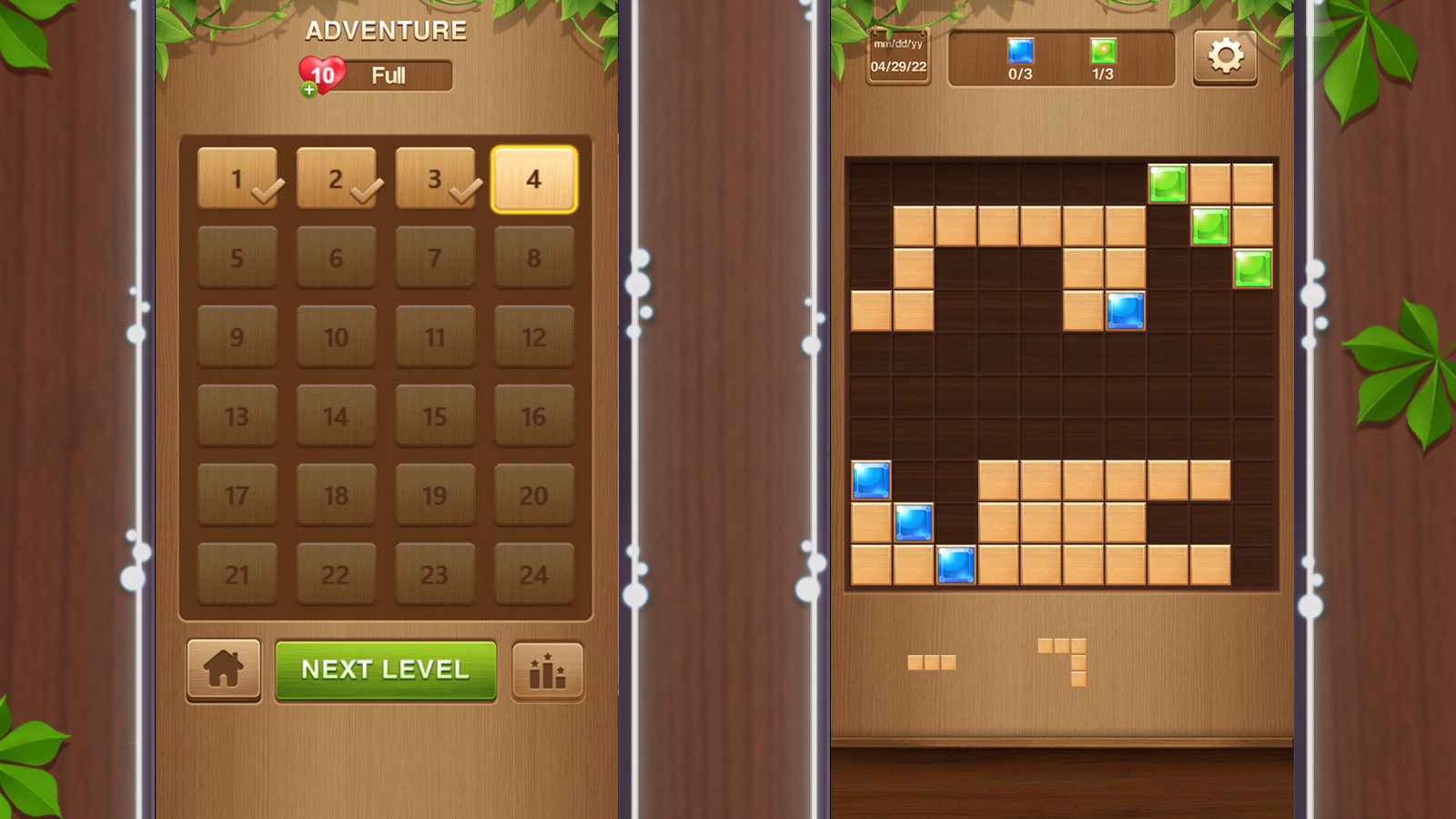Click the red heart showing 10 lives
The image size is (1456, 819).
321,74
